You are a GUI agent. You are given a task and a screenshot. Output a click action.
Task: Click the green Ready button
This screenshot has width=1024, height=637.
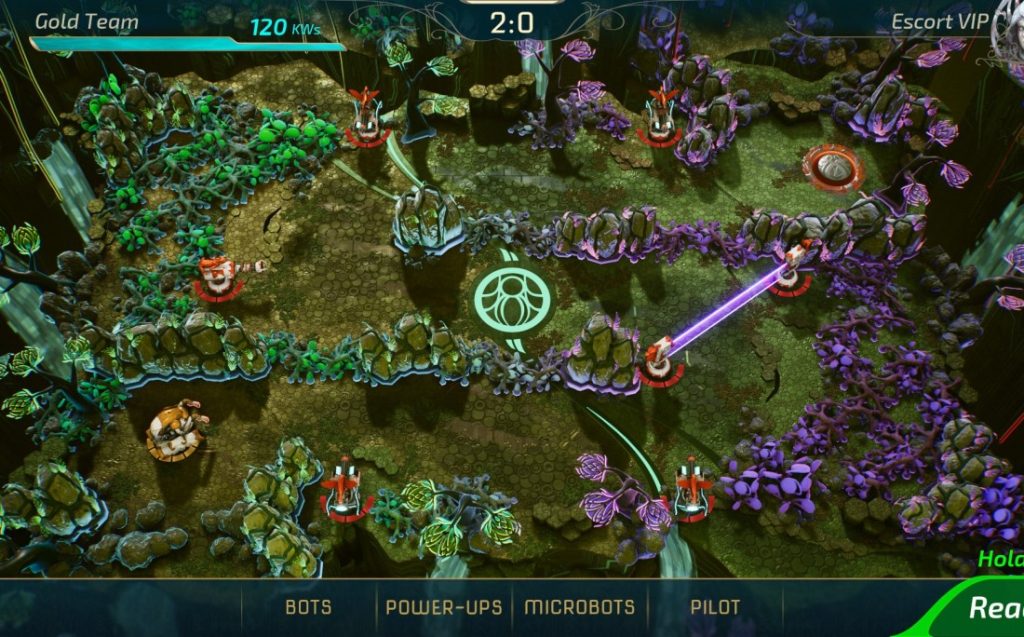(994, 607)
